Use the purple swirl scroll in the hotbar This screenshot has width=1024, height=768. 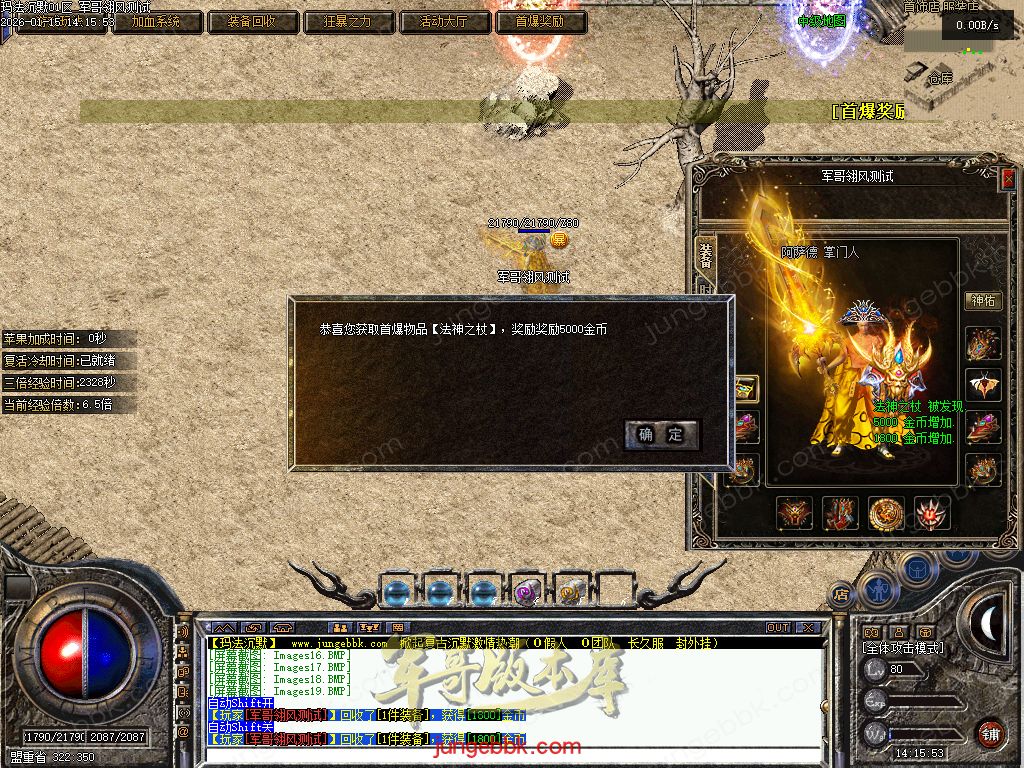pos(527,592)
